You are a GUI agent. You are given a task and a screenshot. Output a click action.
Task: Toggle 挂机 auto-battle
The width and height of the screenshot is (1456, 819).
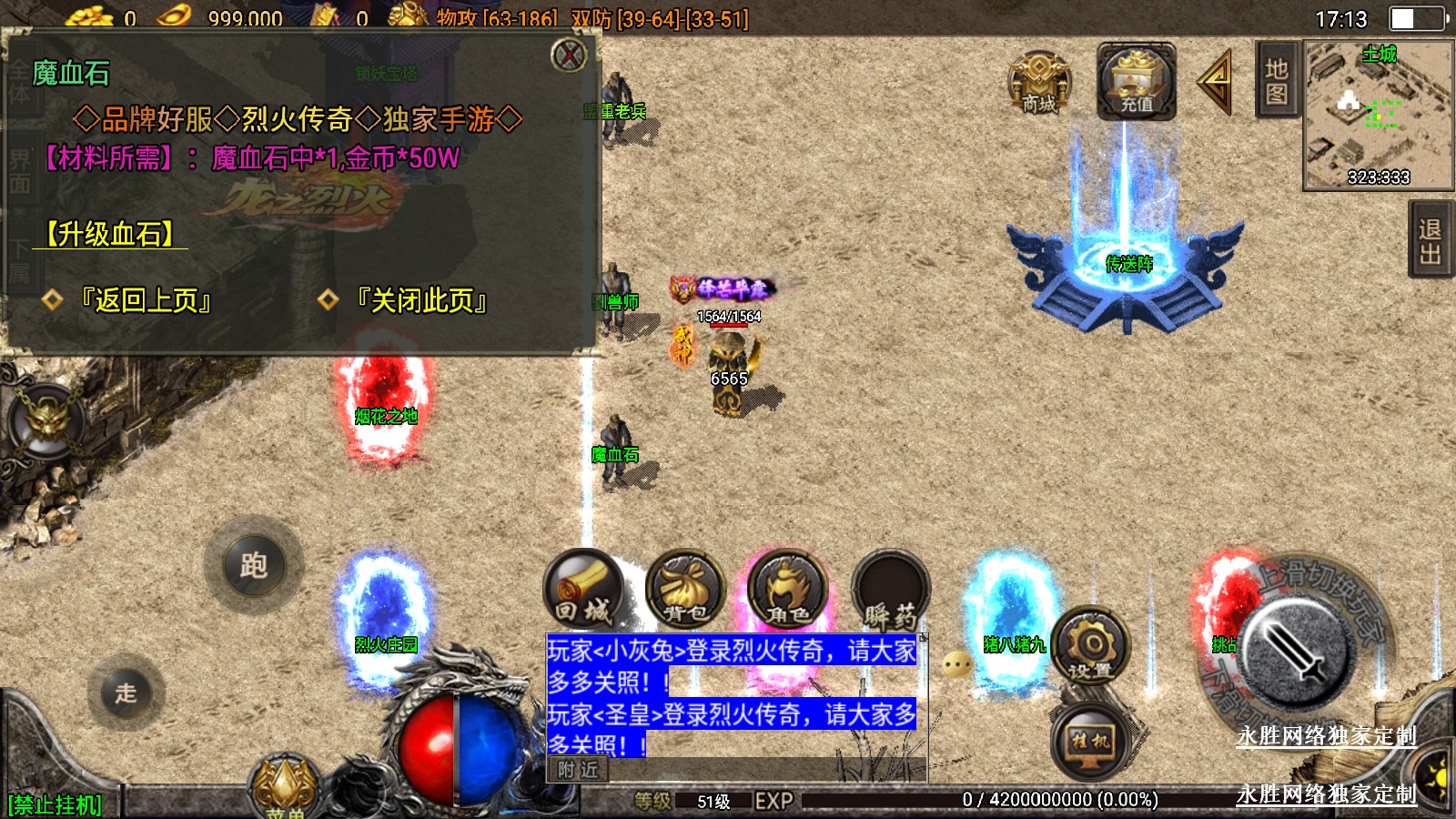pyautogui.click(x=1091, y=741)
